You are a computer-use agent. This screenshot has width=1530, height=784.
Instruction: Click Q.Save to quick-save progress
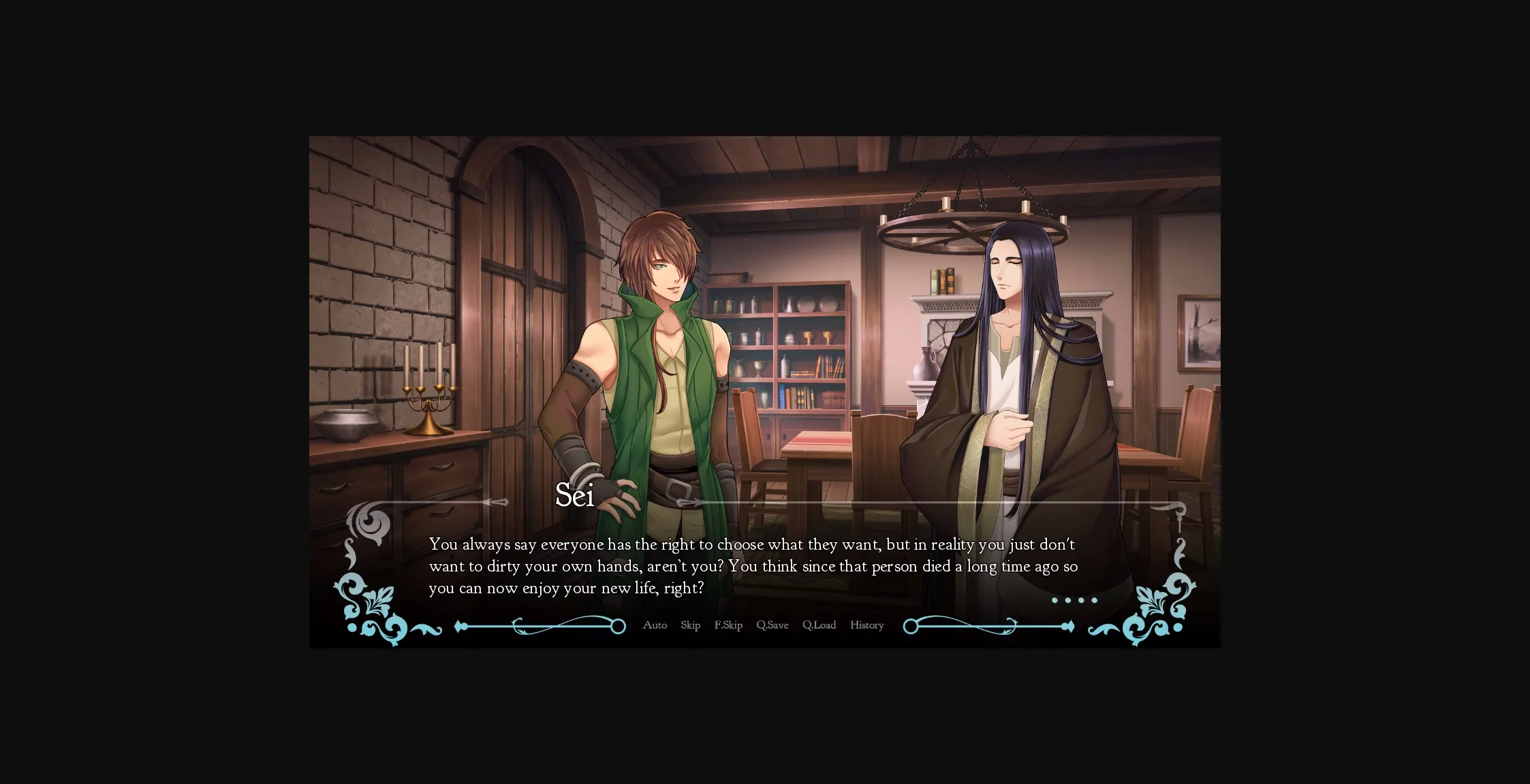pyautogui.click(x=772, y=625)
